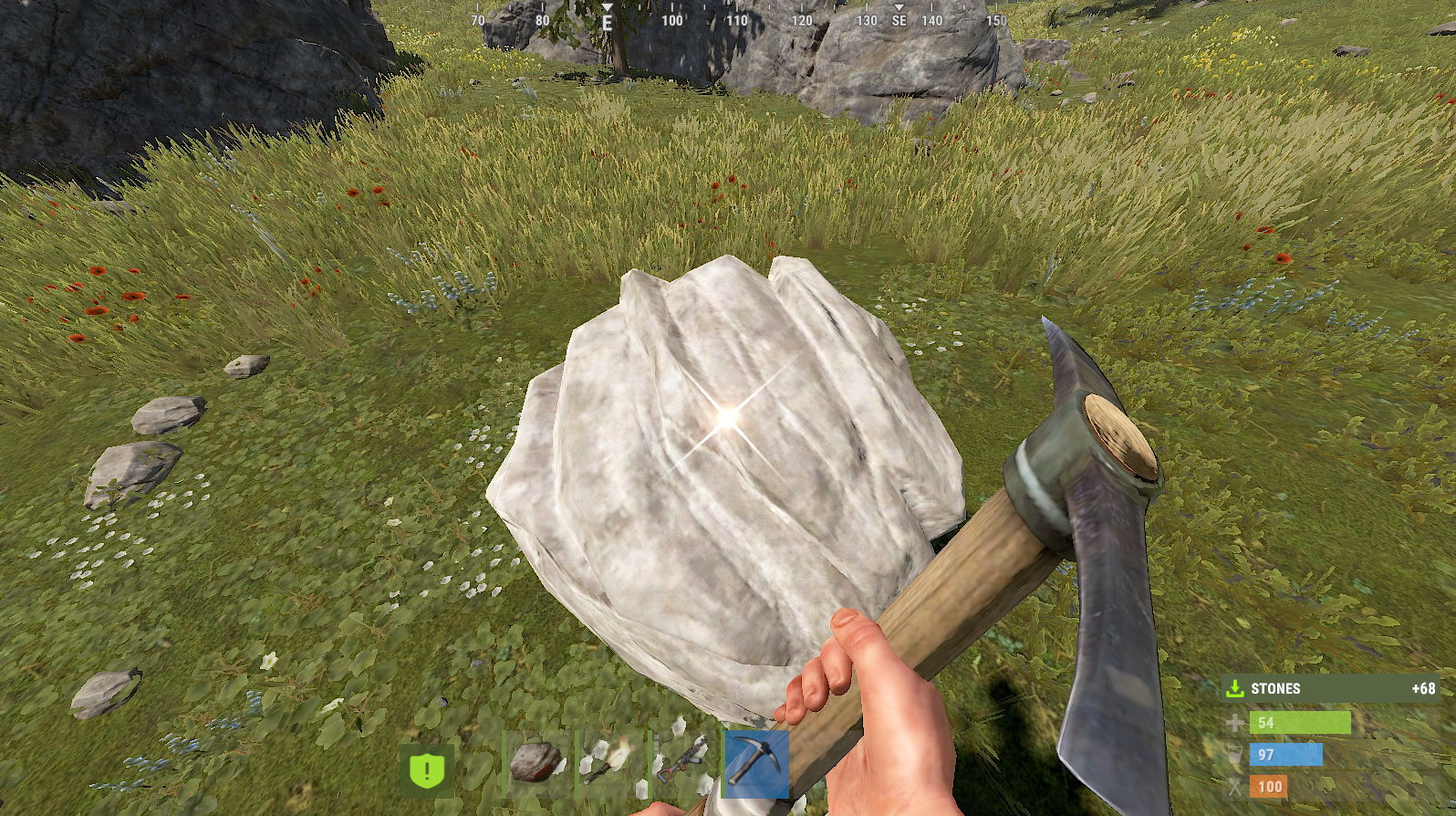Choose the highlighted pickaxe hotbar slot
This screenshot has width=1456, height=816.
pos(755,763)
